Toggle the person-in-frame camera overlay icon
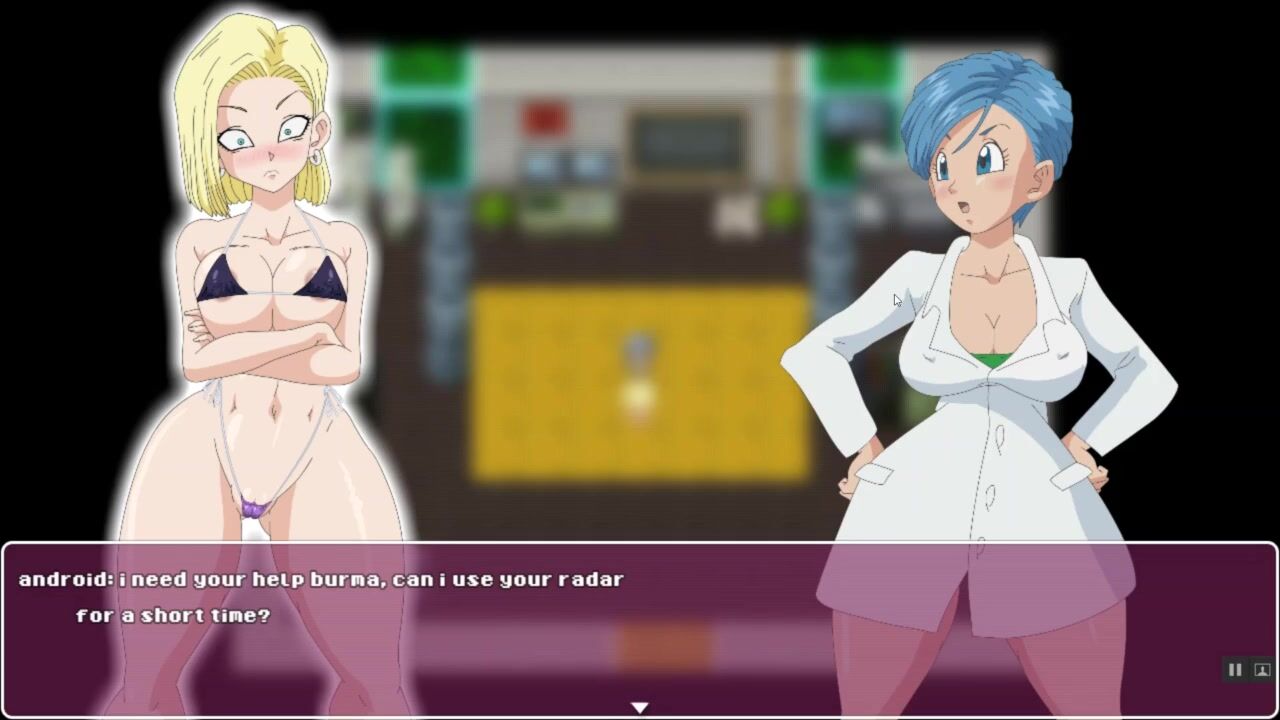 [1262, 670]
